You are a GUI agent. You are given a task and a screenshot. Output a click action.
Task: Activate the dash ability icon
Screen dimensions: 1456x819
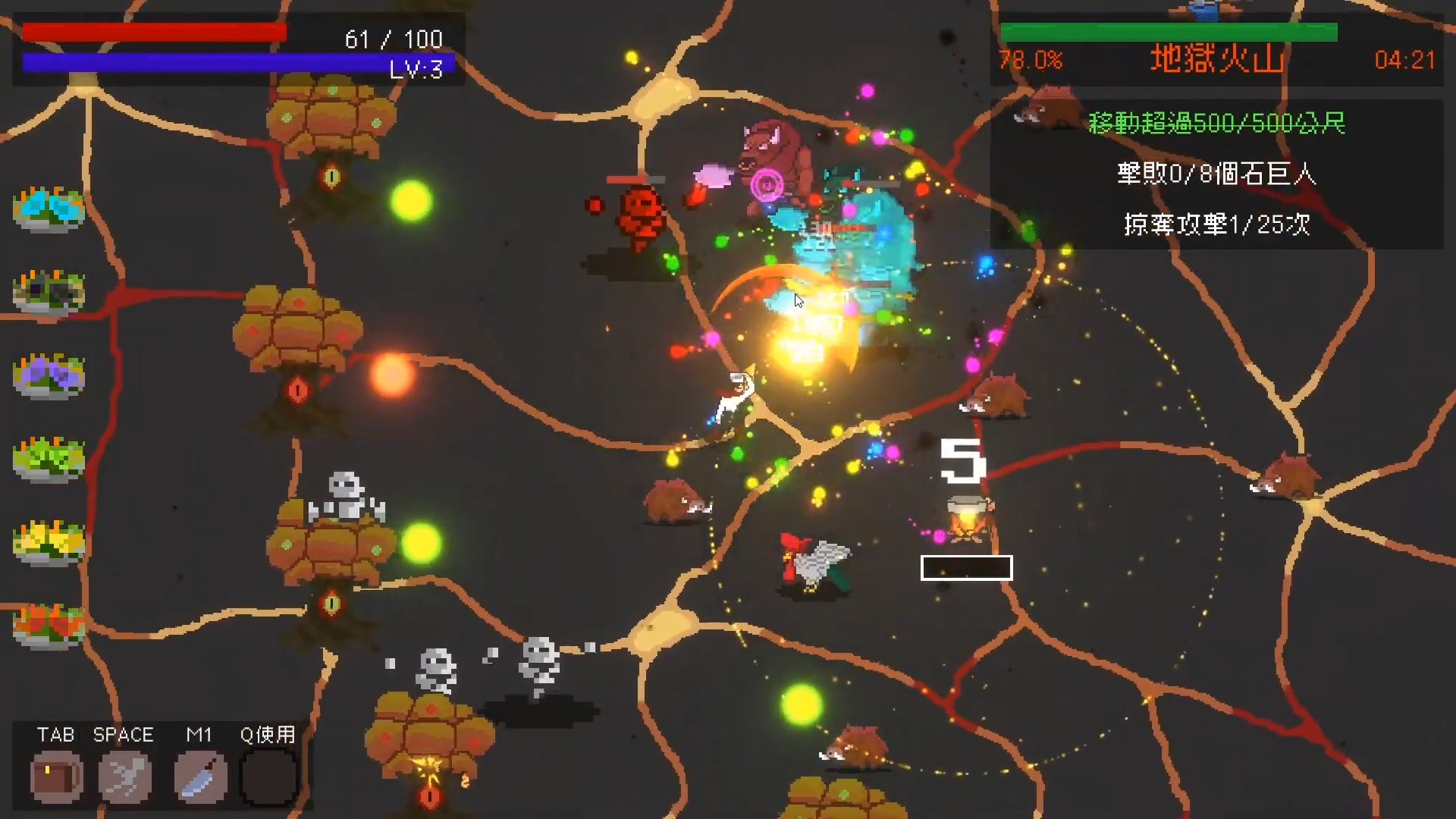point(124,777)
